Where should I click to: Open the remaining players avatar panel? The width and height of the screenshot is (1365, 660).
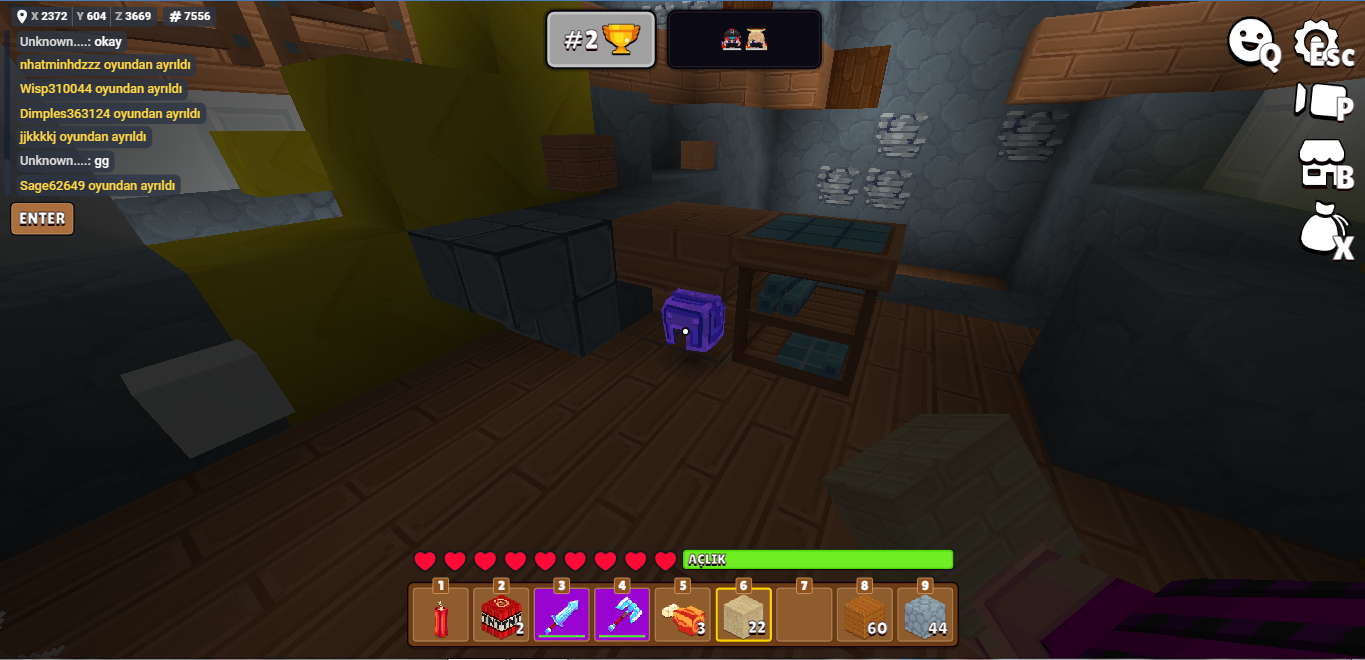coord(744,40)
